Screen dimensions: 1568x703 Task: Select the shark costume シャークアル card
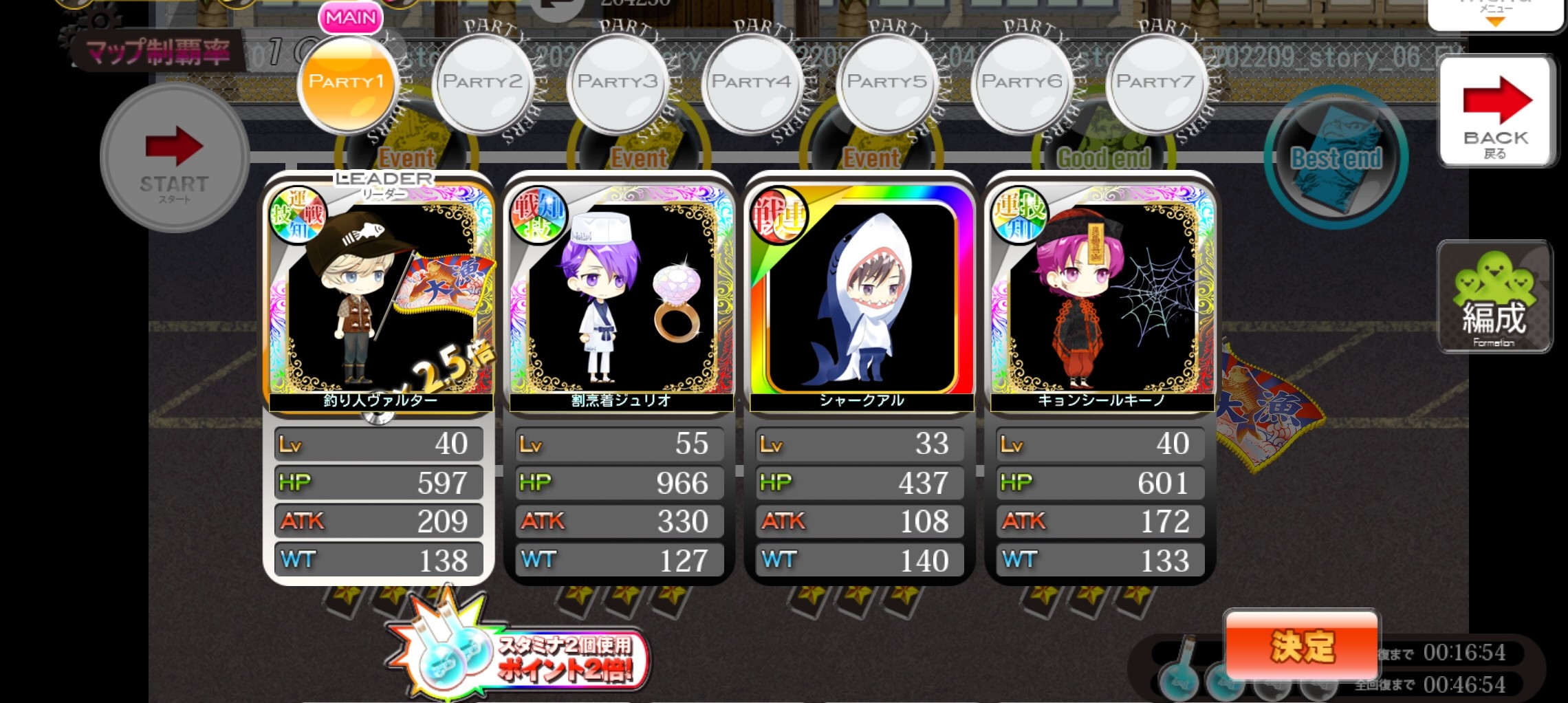(x=860, y=297)
